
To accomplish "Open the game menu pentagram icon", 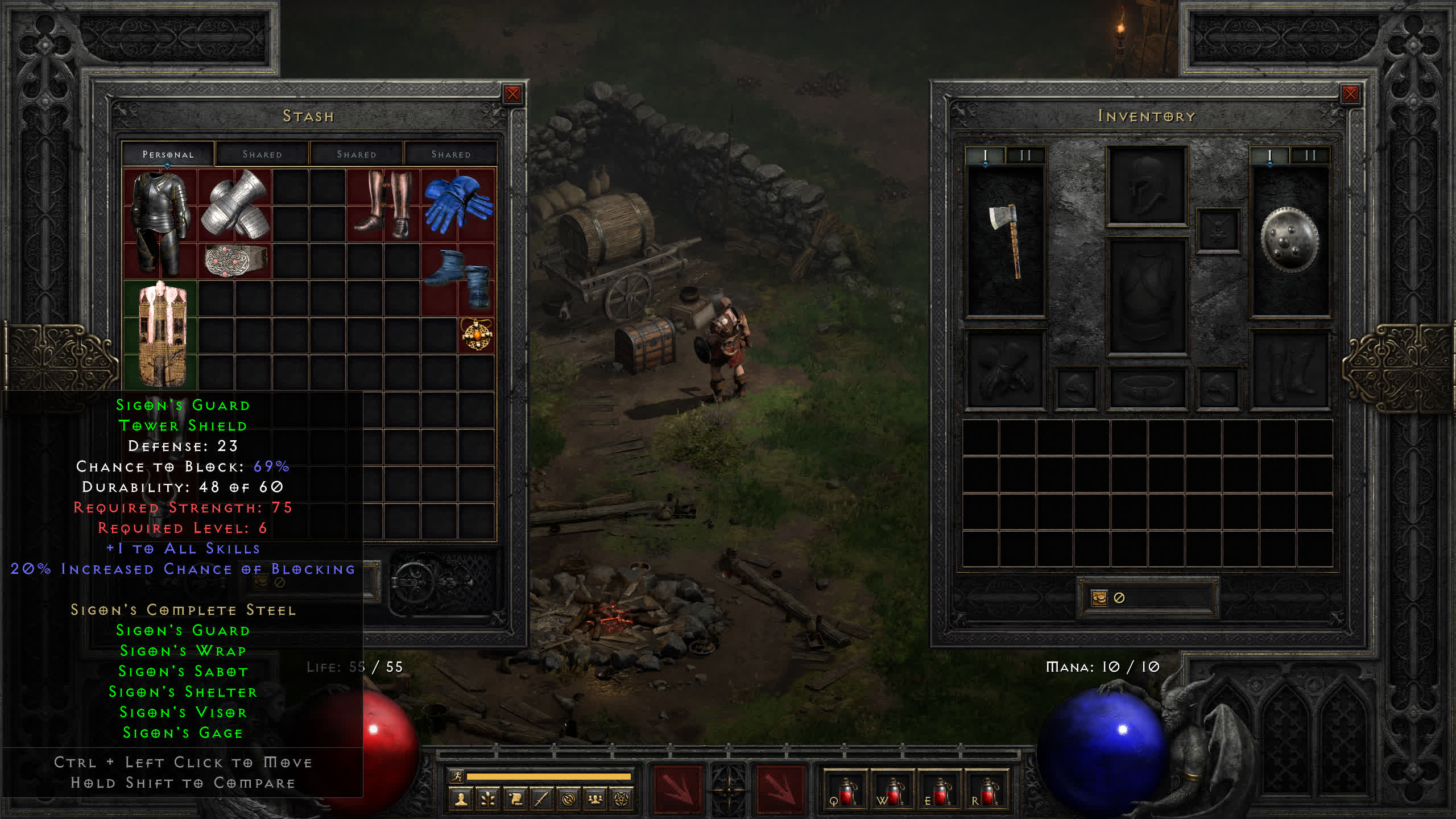I will click(622, 800).
